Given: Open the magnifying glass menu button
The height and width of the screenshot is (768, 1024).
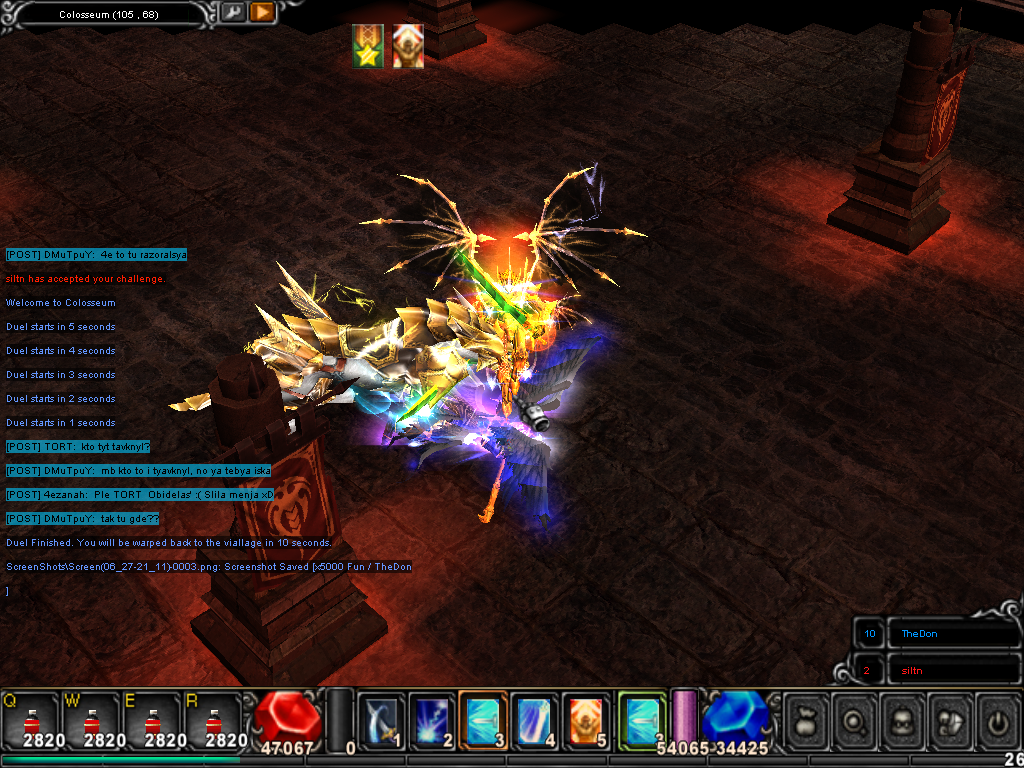Looking at the screenshot, I should pos(854,719).
